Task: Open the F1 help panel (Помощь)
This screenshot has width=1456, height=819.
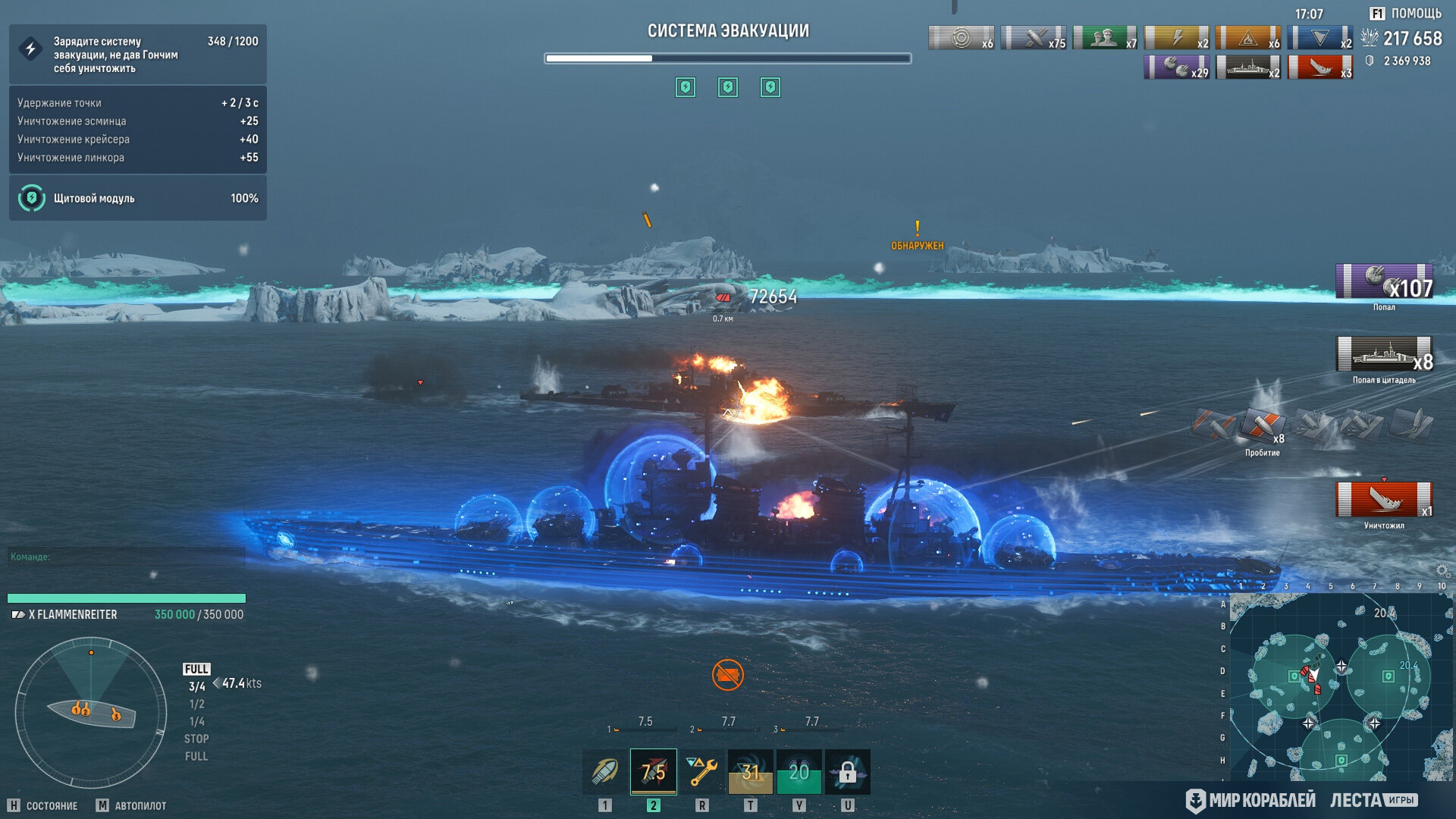Action: [x=1405, y=14]
